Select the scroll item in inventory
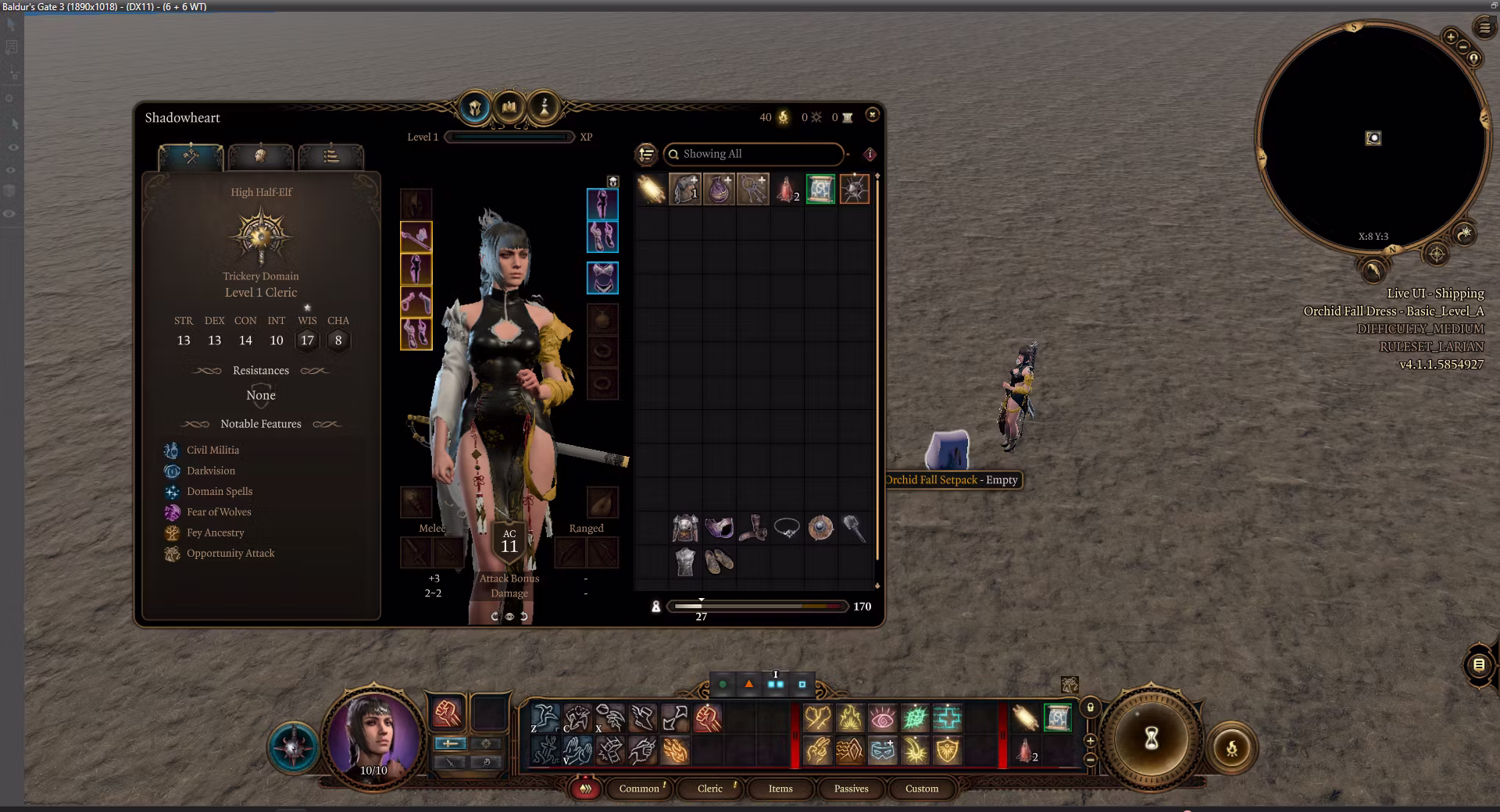Image resolution: width=1500 pixels, height=812 pixels. (x=820, y=189)
